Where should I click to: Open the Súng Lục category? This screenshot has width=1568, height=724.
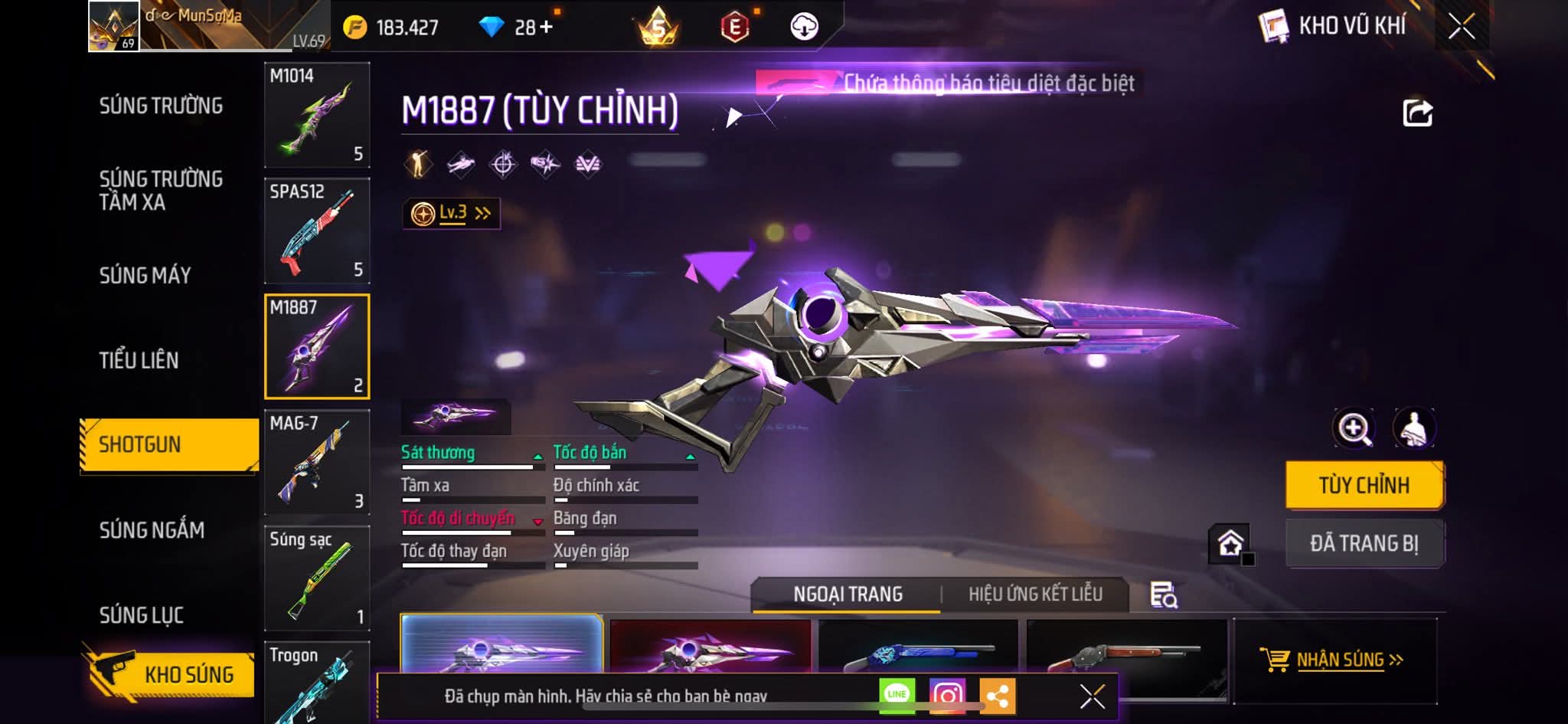[141, 615]
